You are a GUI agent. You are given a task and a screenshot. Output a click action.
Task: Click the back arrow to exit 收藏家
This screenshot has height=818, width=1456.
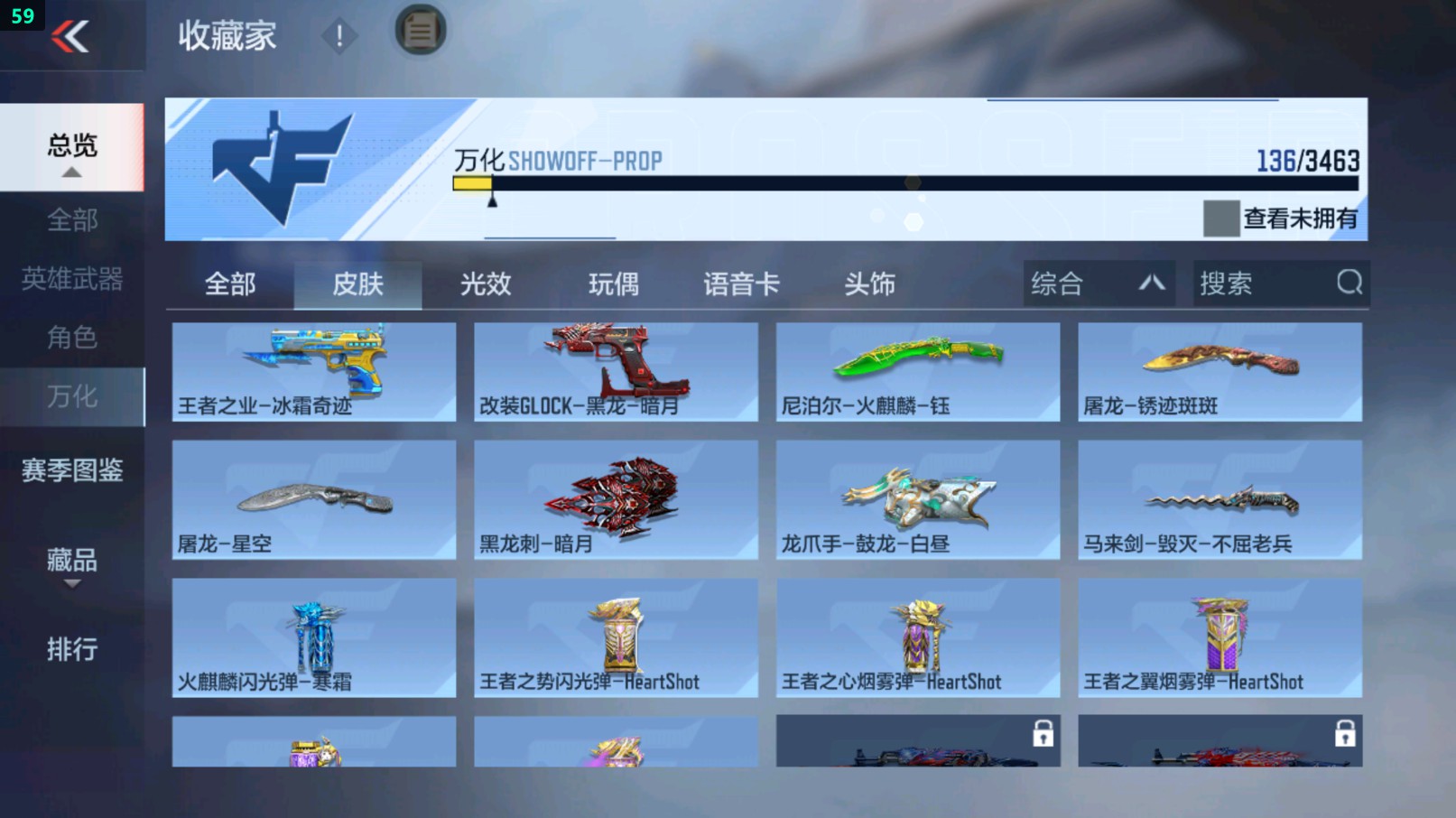pos(72,36)
